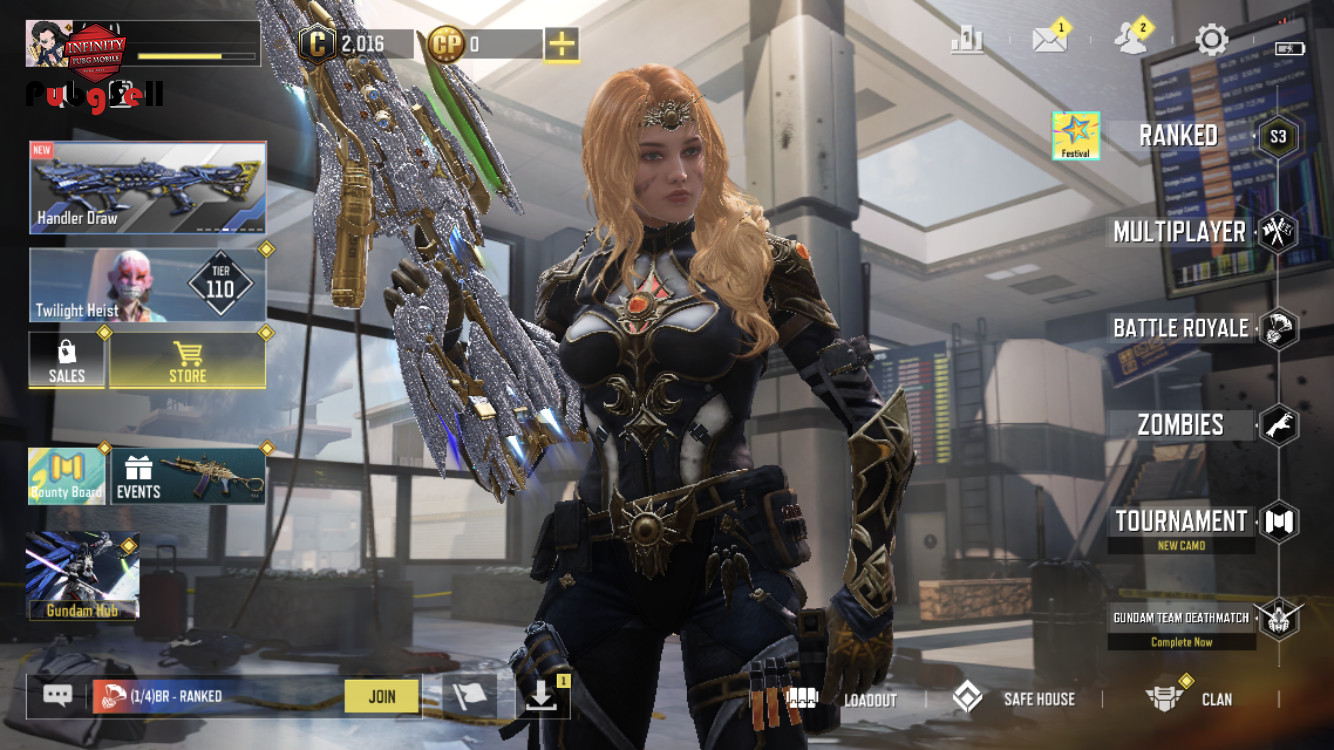Screen dimensions: 1334x750
Task: Show the Events page
Action: [x=188, y=476]
